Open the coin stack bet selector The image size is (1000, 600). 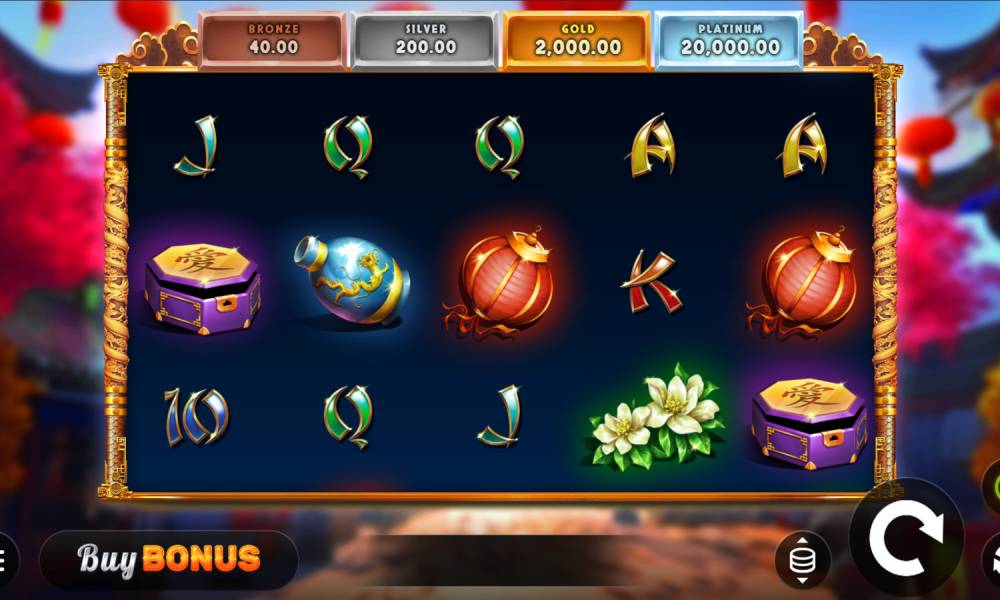click(801, 562)
